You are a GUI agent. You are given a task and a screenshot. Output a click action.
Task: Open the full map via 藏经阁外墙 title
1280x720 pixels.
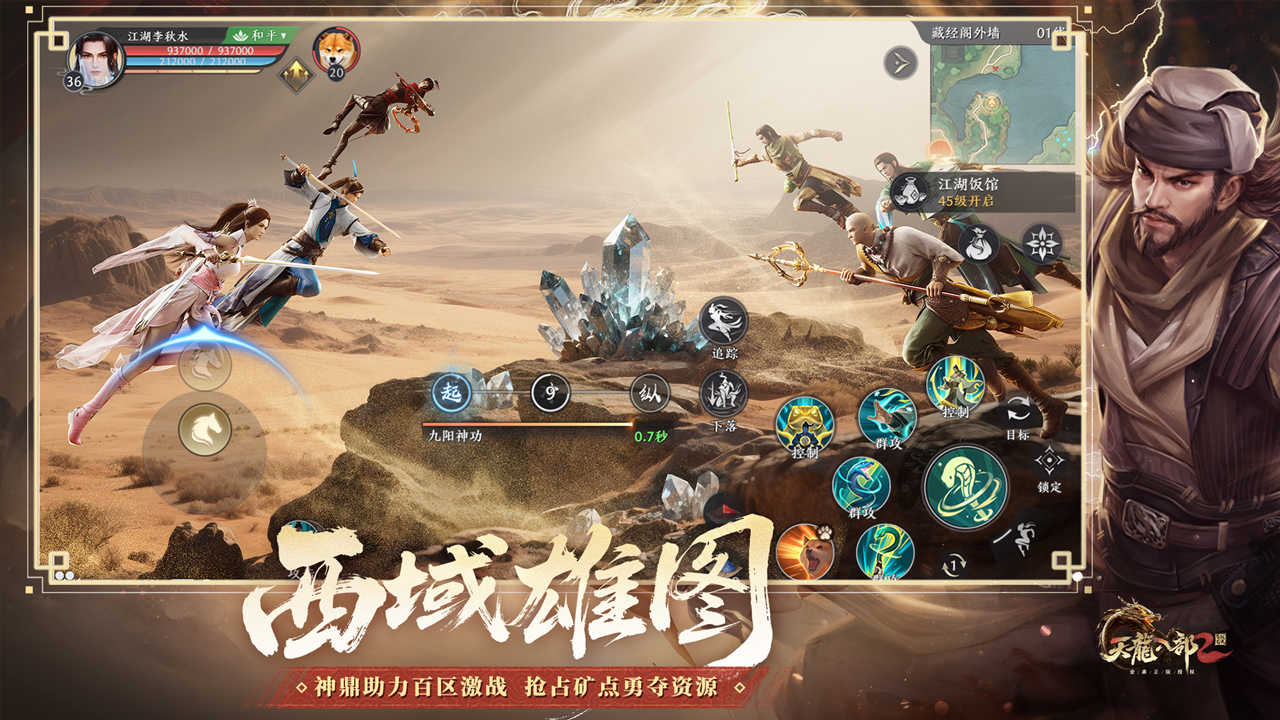tap(967, 32)
